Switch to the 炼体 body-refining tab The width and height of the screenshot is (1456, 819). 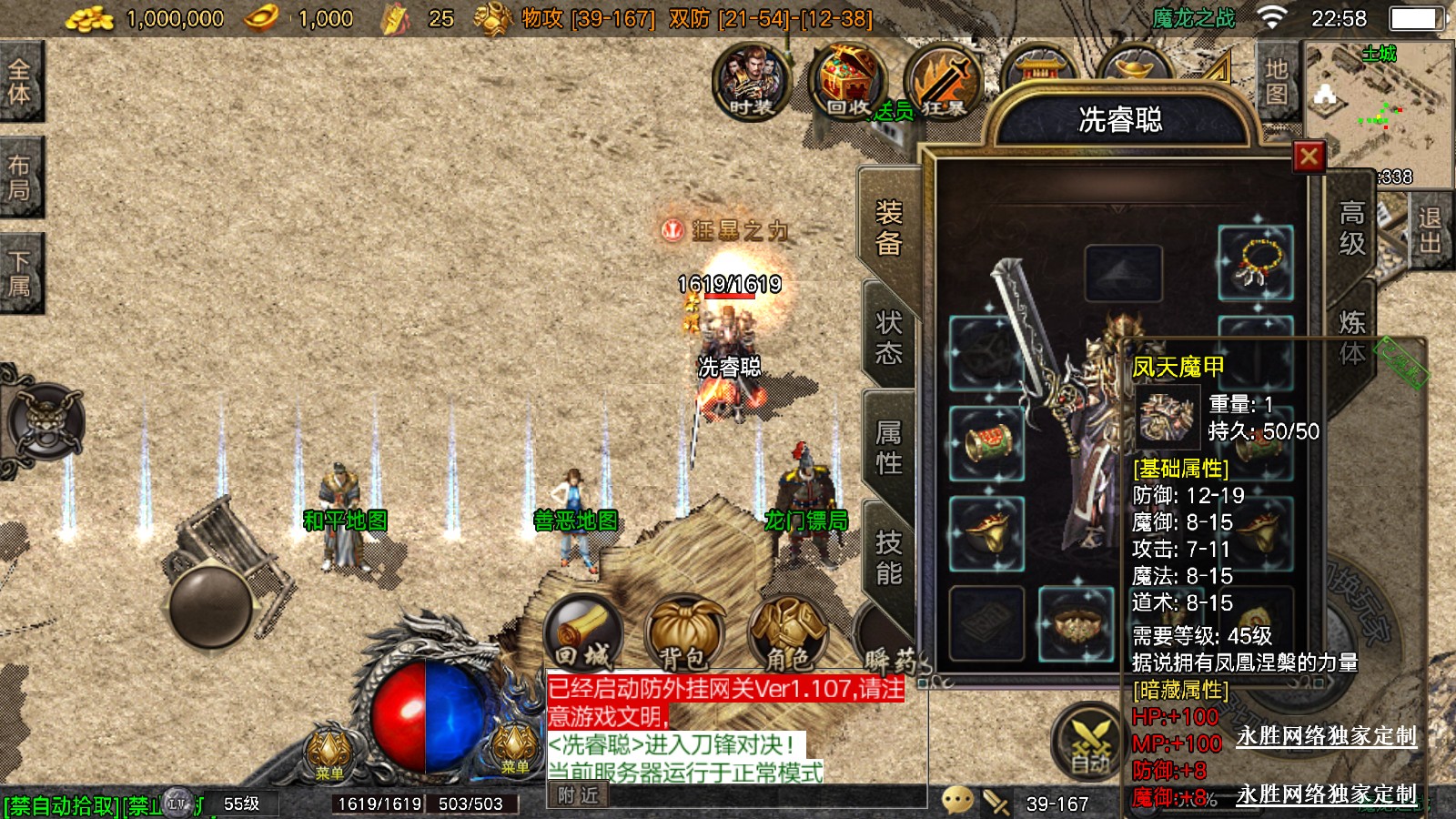coord(1351,337)
